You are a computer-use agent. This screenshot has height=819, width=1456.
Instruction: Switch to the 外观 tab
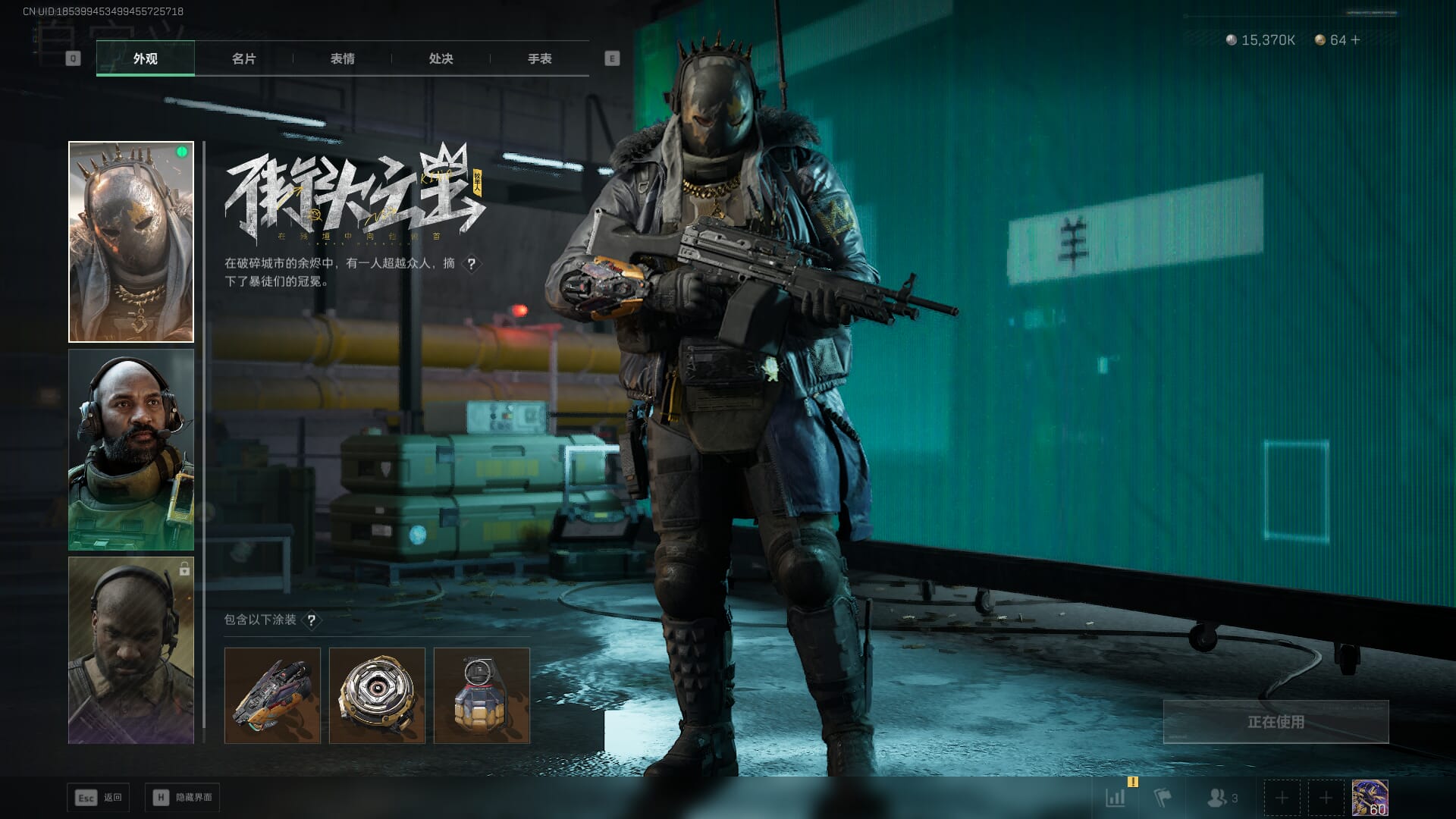[x=145, y=58]
